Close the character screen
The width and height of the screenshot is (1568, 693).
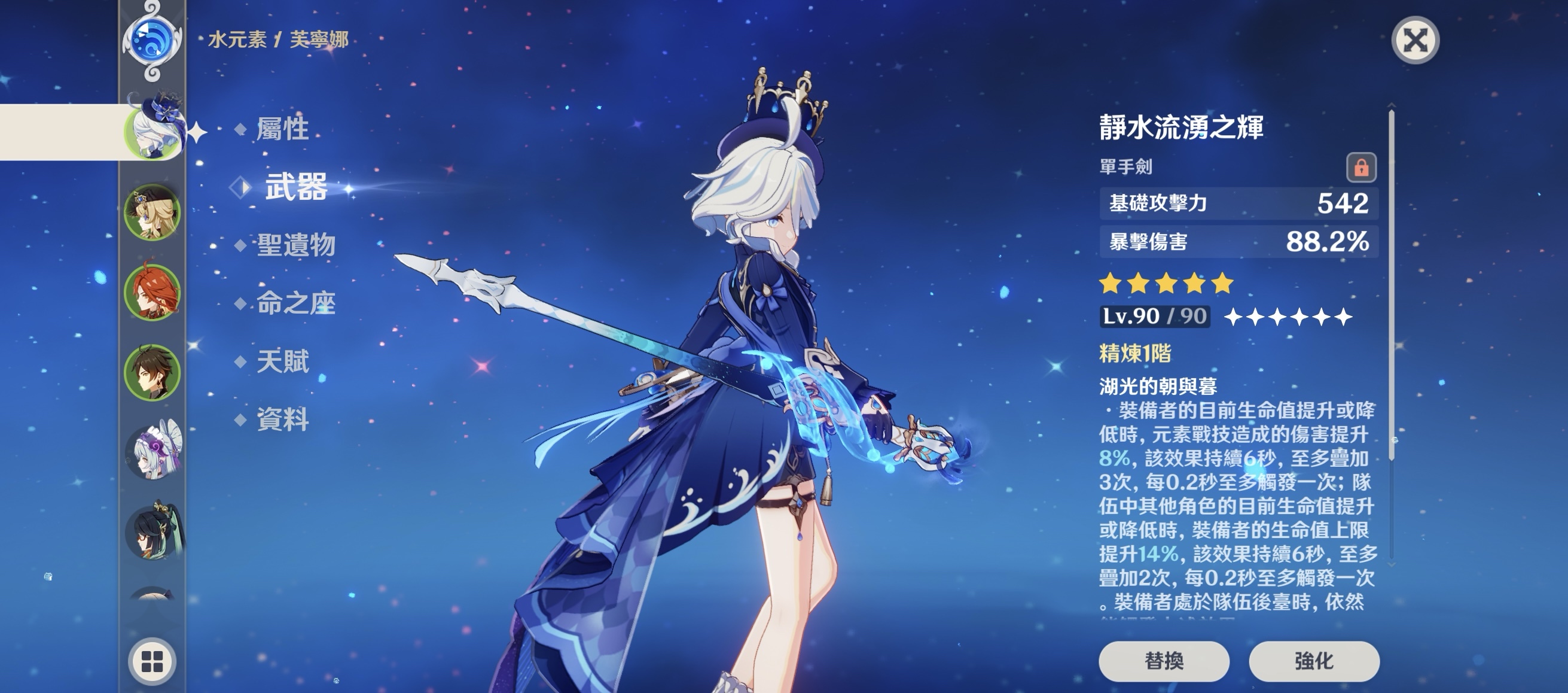pyautogui.click(x=1416, y=41)
